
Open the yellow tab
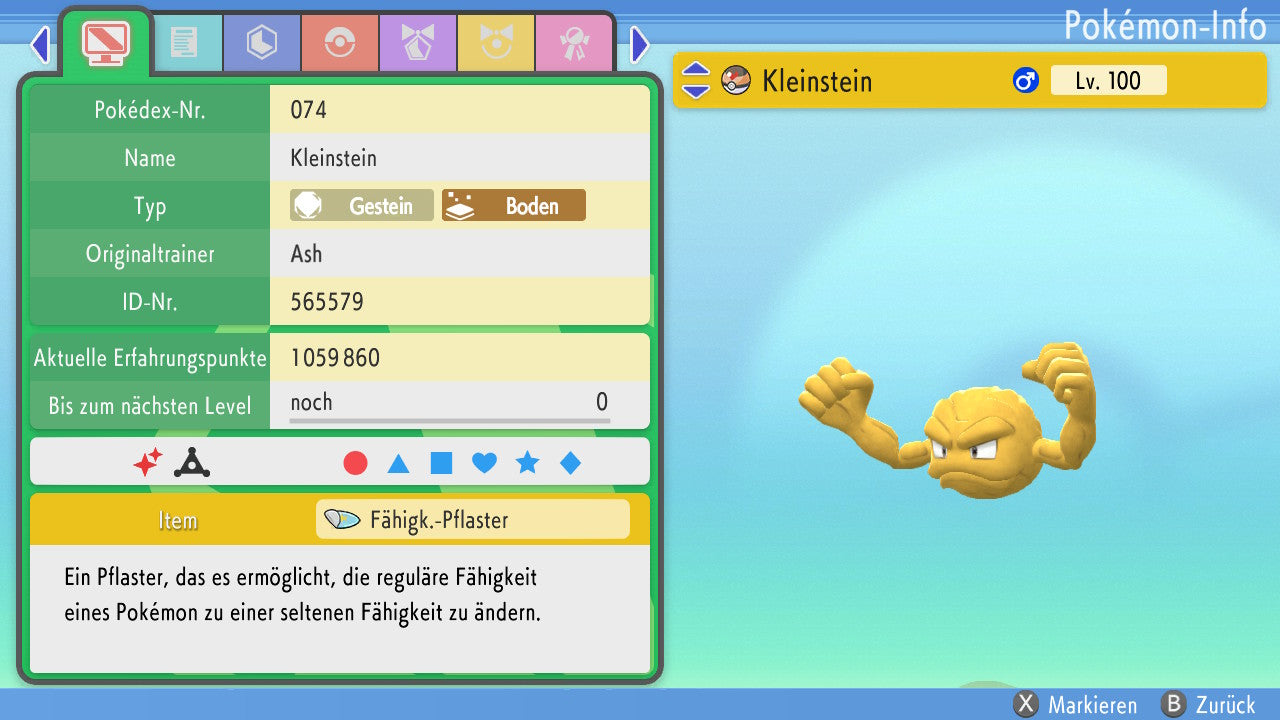(496, 43)
